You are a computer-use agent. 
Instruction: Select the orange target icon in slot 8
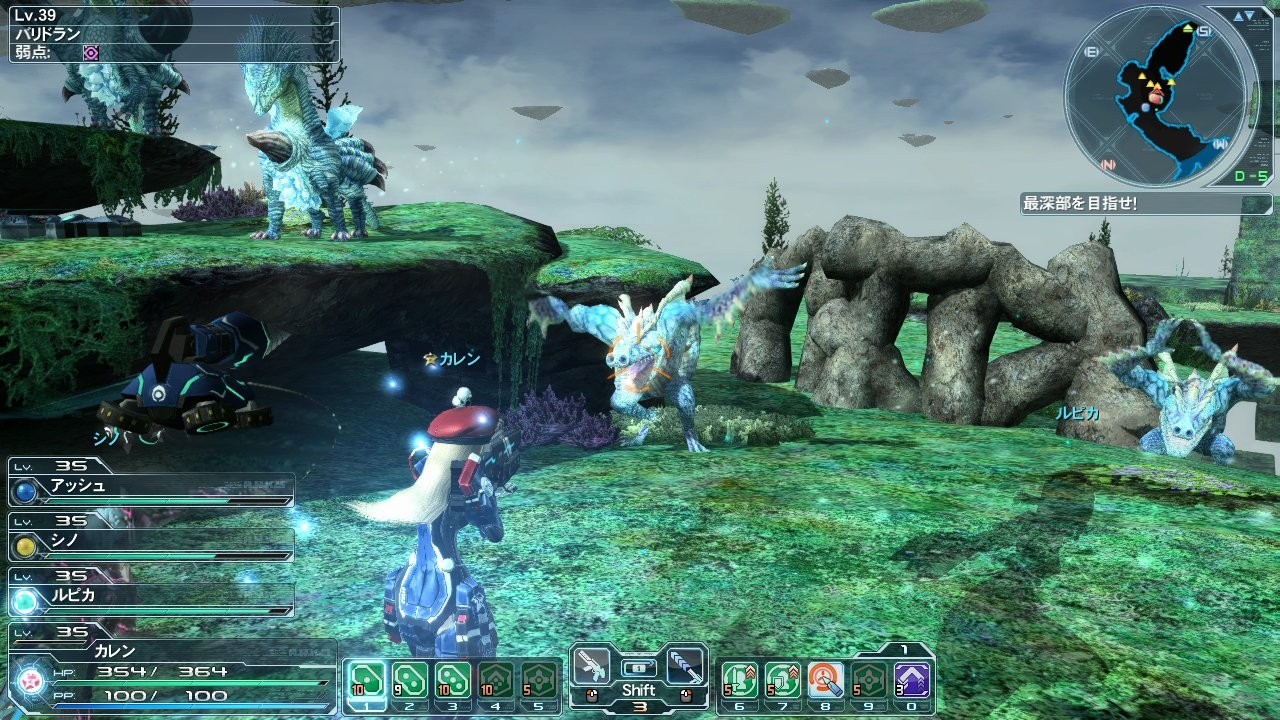pyautogui.click(x=826, y=680)
